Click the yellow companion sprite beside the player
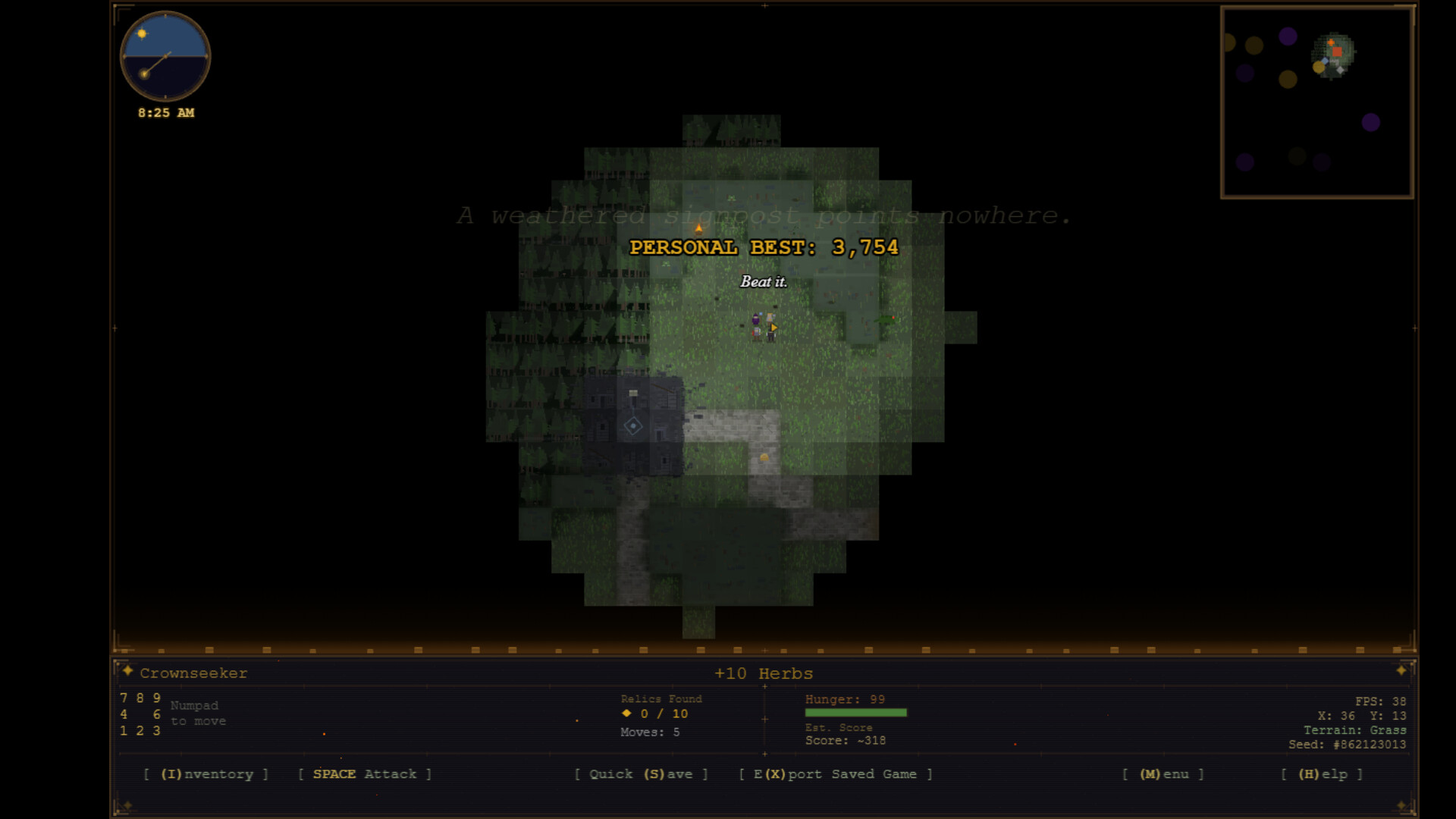The width and height of the screenshot is (1456, 819). (770, 320)
